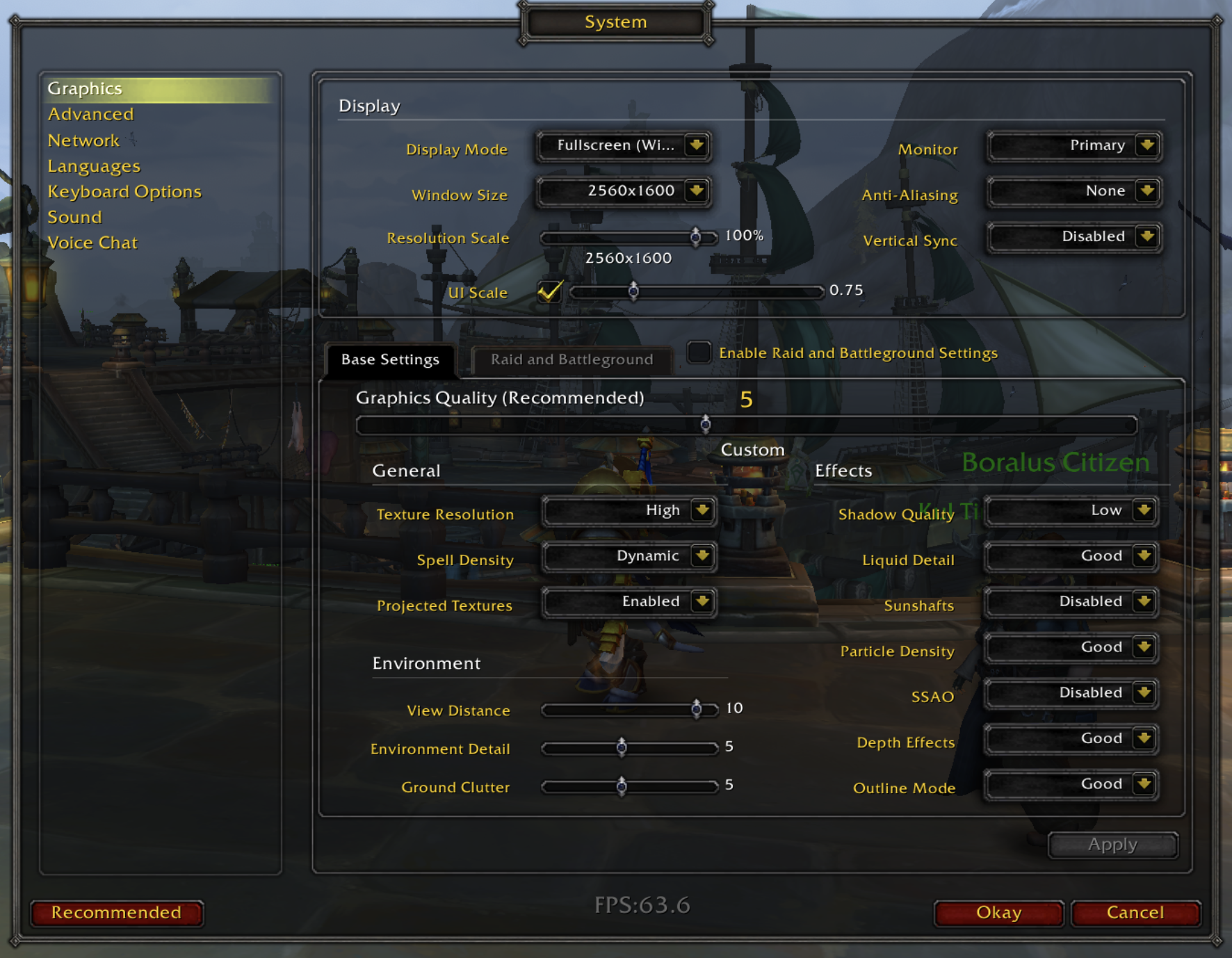The width and height of the screenshot is (1232, 958).
Task: Go to Keyboard Options
Action: tap(124, 192)
